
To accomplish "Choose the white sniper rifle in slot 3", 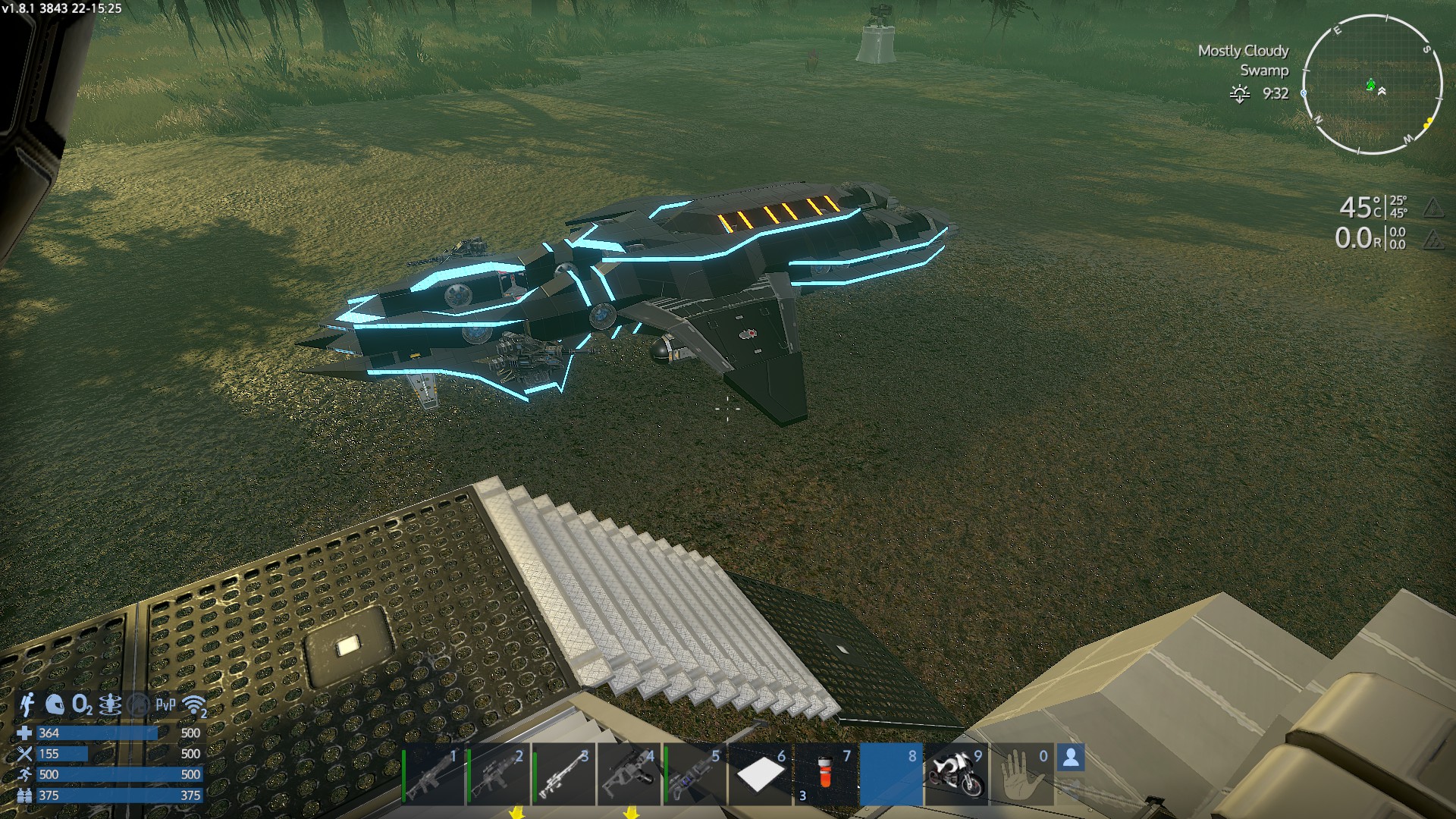I will click(x=564, y=775).
